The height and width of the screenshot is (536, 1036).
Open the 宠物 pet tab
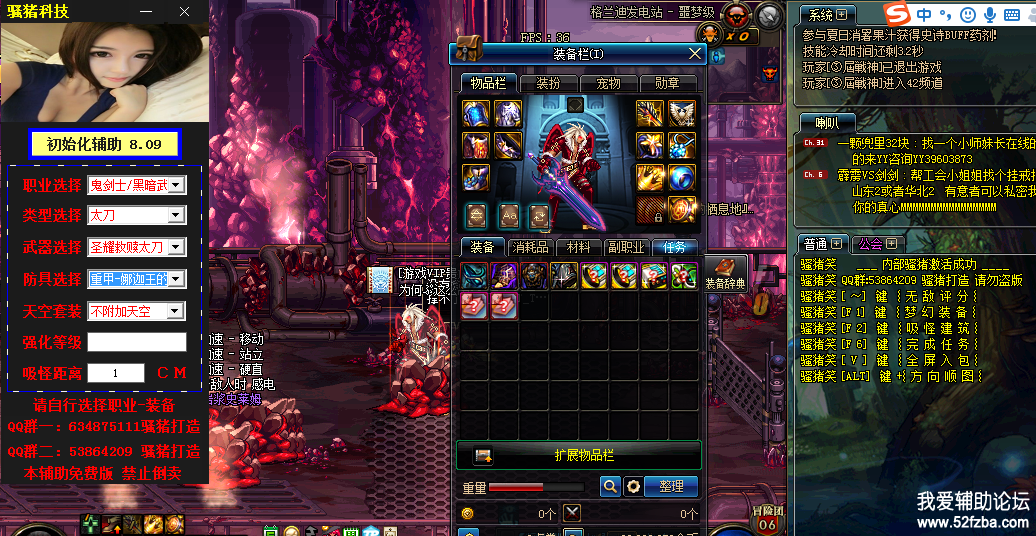pos(608,83)
